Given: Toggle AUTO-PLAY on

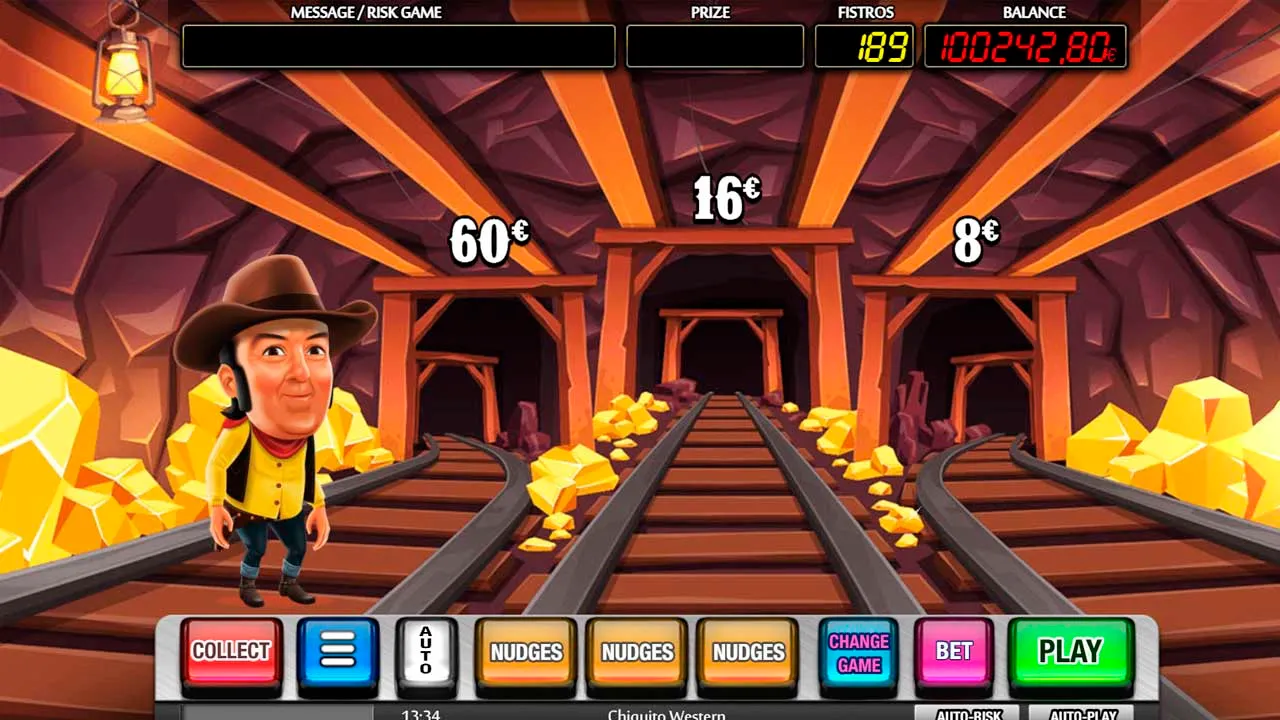Looking at the screenshot, I should click(x=1080, y=714).
